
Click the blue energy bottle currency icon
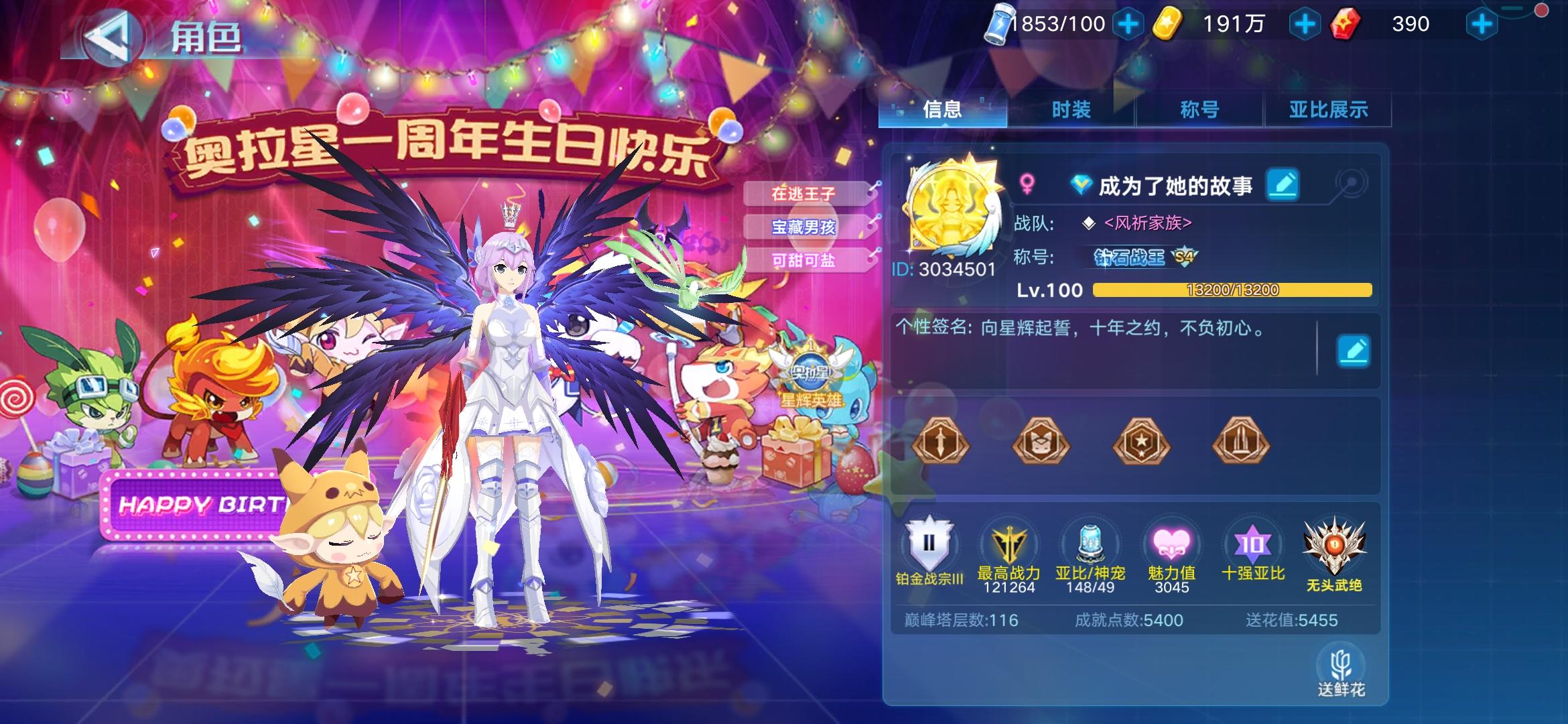(x=1000, y=22)
